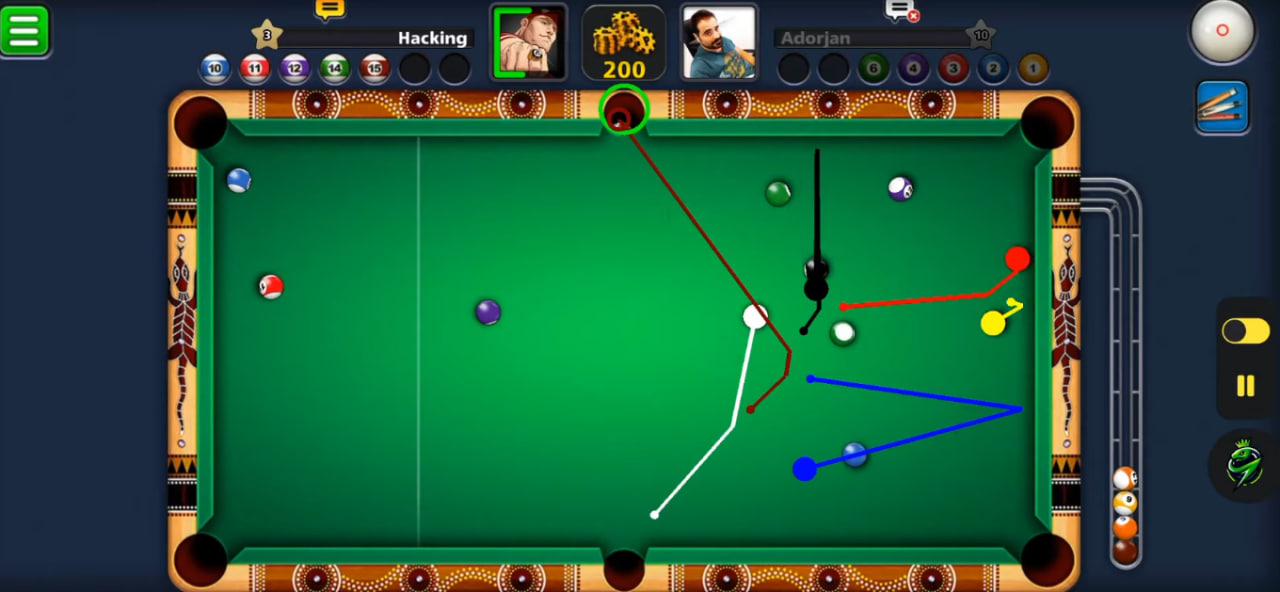The height and width of the screenshot is (592, 1280).
Task: Tap the green snake logo button
Action: click(x=1243, y=465)
